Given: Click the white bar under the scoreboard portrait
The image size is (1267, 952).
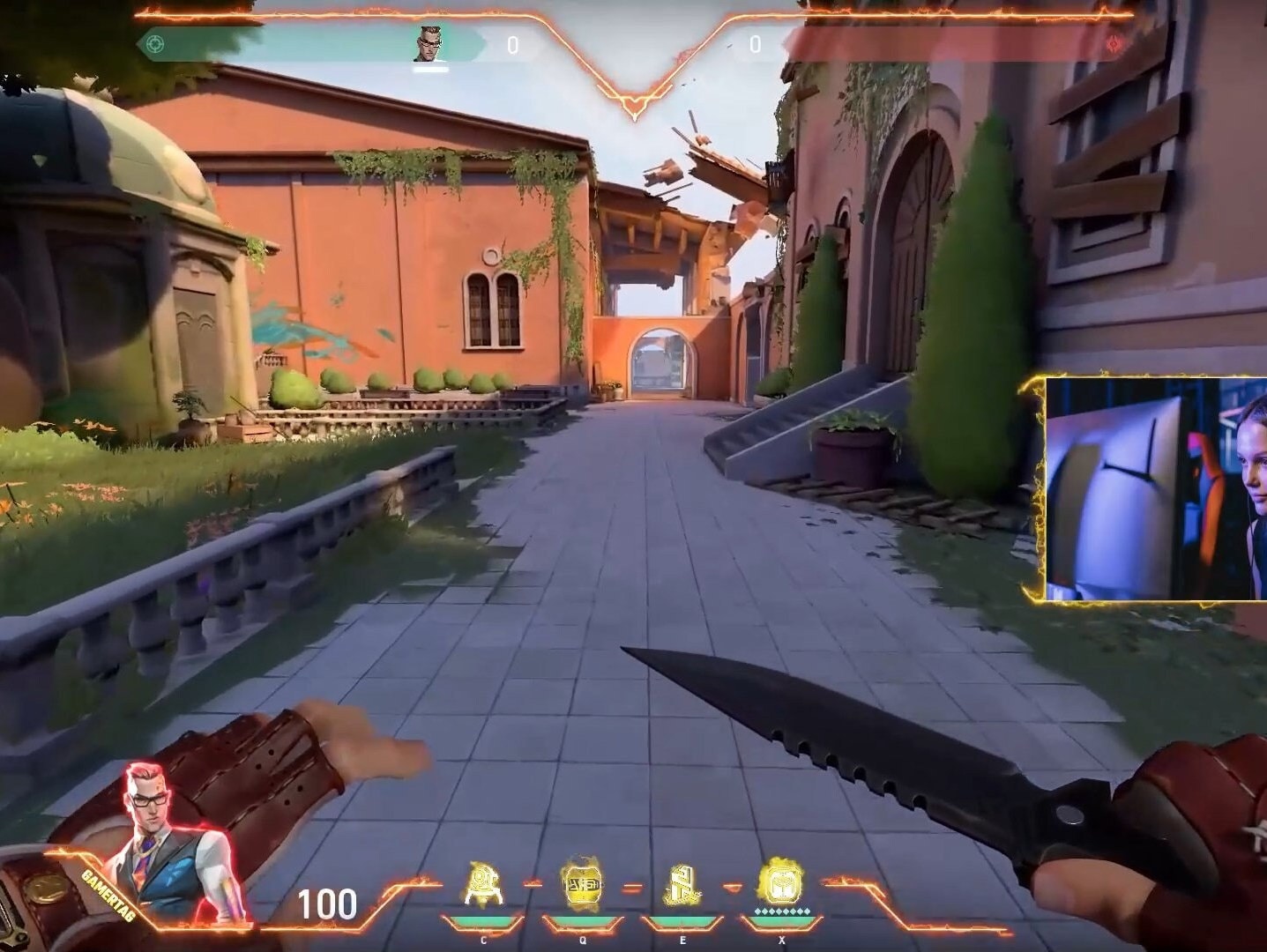Looking at the screenshot, I should pyautogui.click(x=429, y=71).
